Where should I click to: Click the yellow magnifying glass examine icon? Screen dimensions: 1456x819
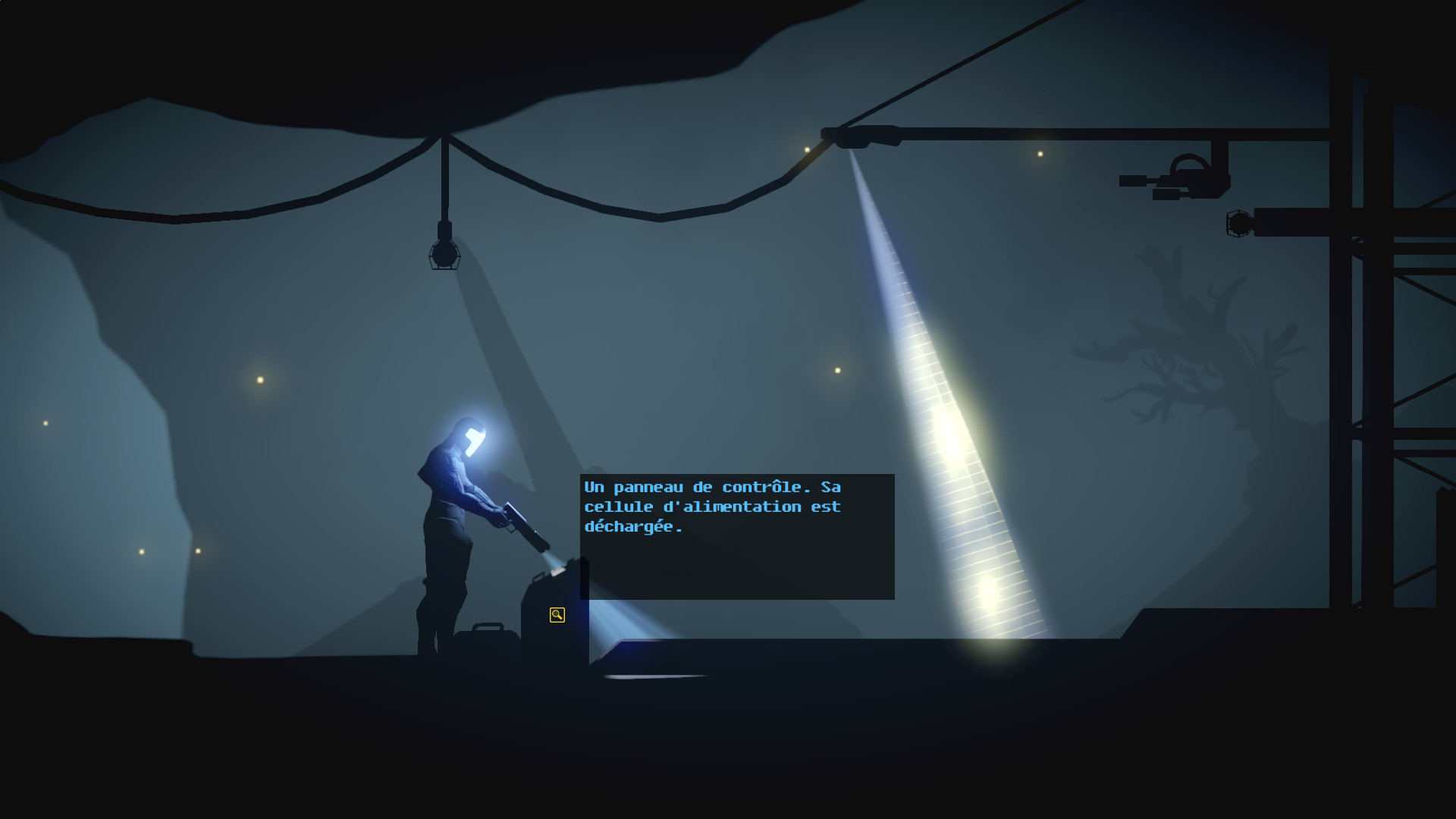[x=557, y=615]
